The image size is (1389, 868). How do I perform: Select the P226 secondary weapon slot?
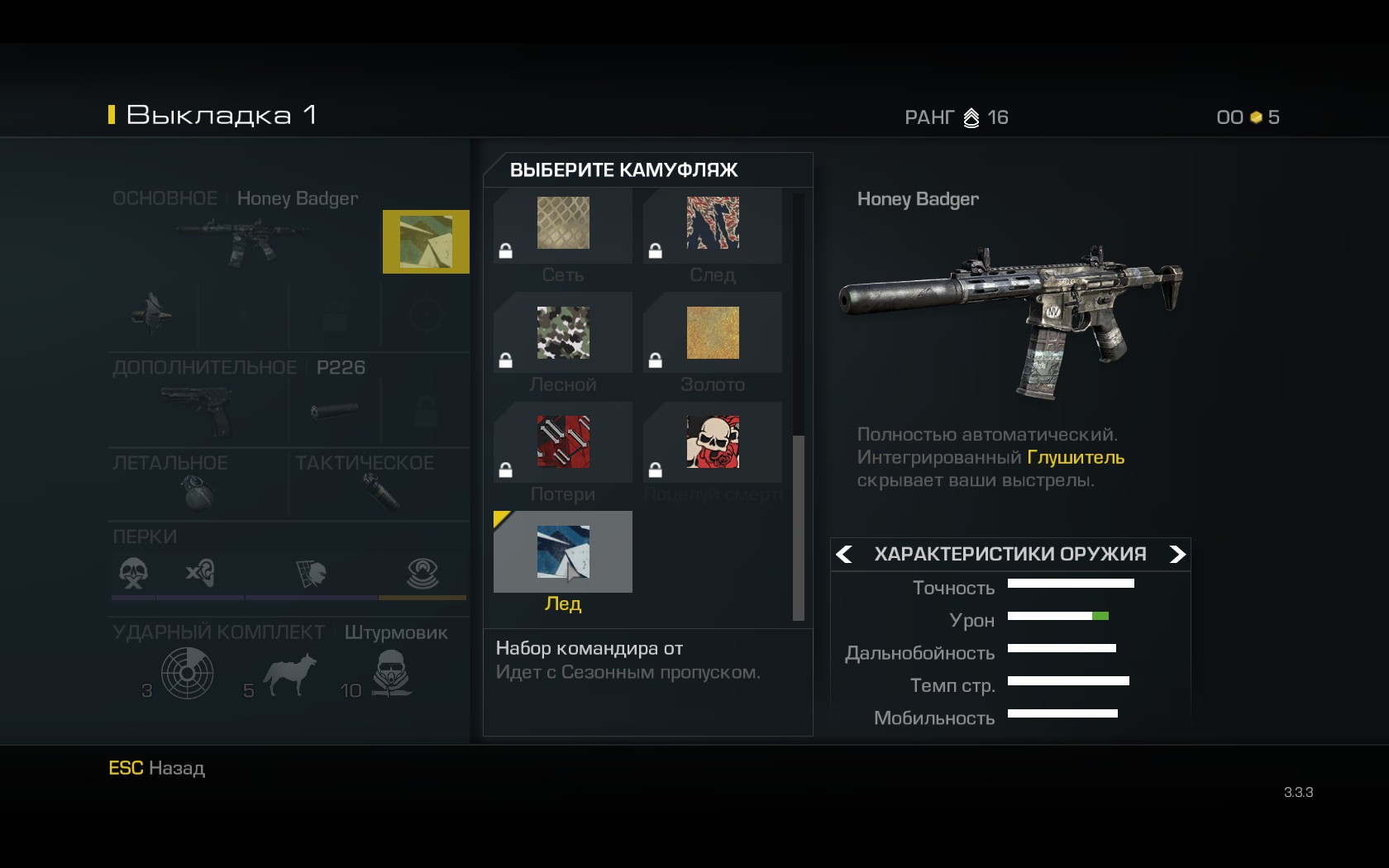pos(198,411)
